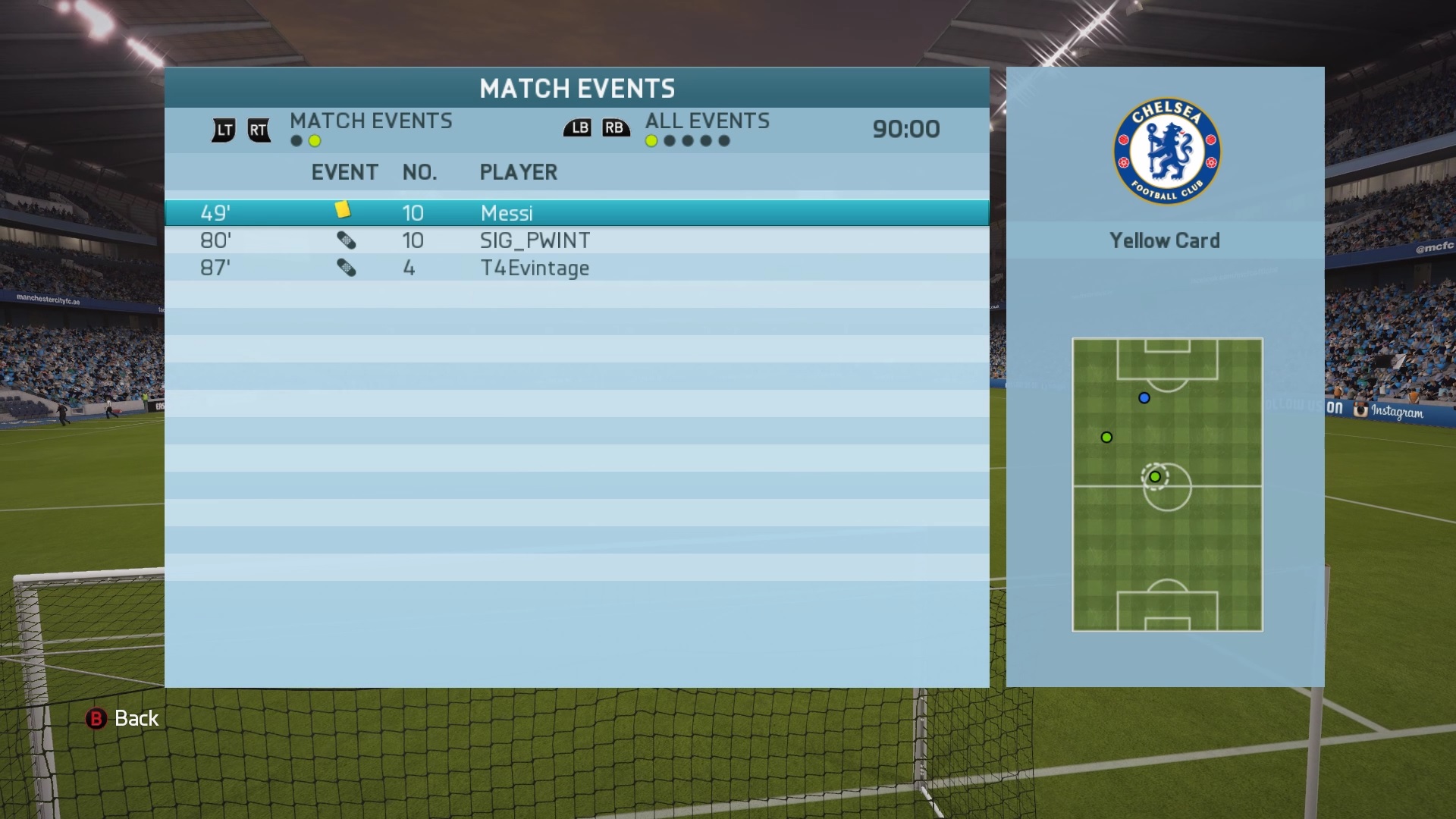Image resolution: width=1456 pixels, height=819 pixels.
Task: Switch to the Match Events tab
Action: (370, 121)
